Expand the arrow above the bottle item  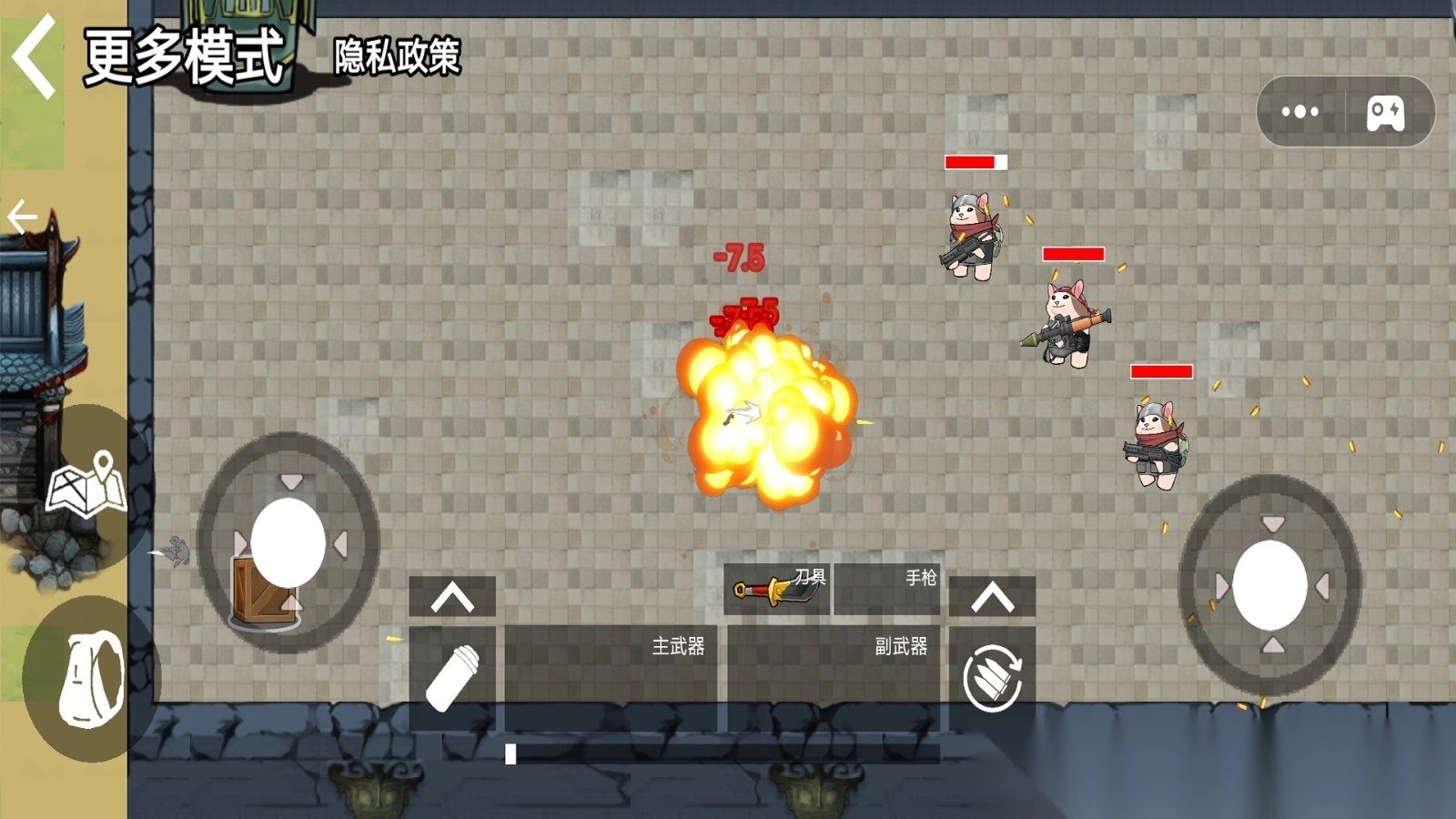[452, 597]
